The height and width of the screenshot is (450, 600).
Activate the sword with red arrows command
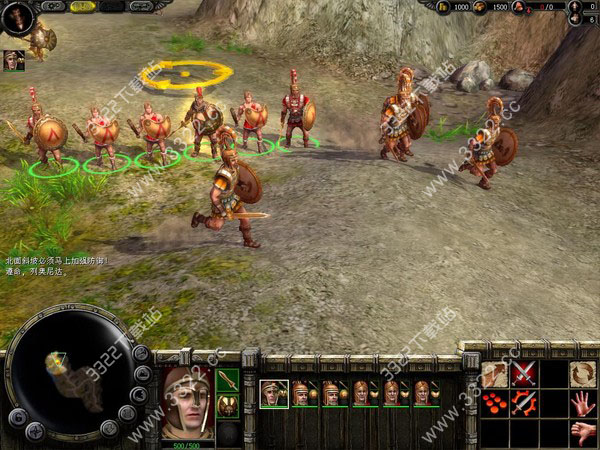point(524,403)
